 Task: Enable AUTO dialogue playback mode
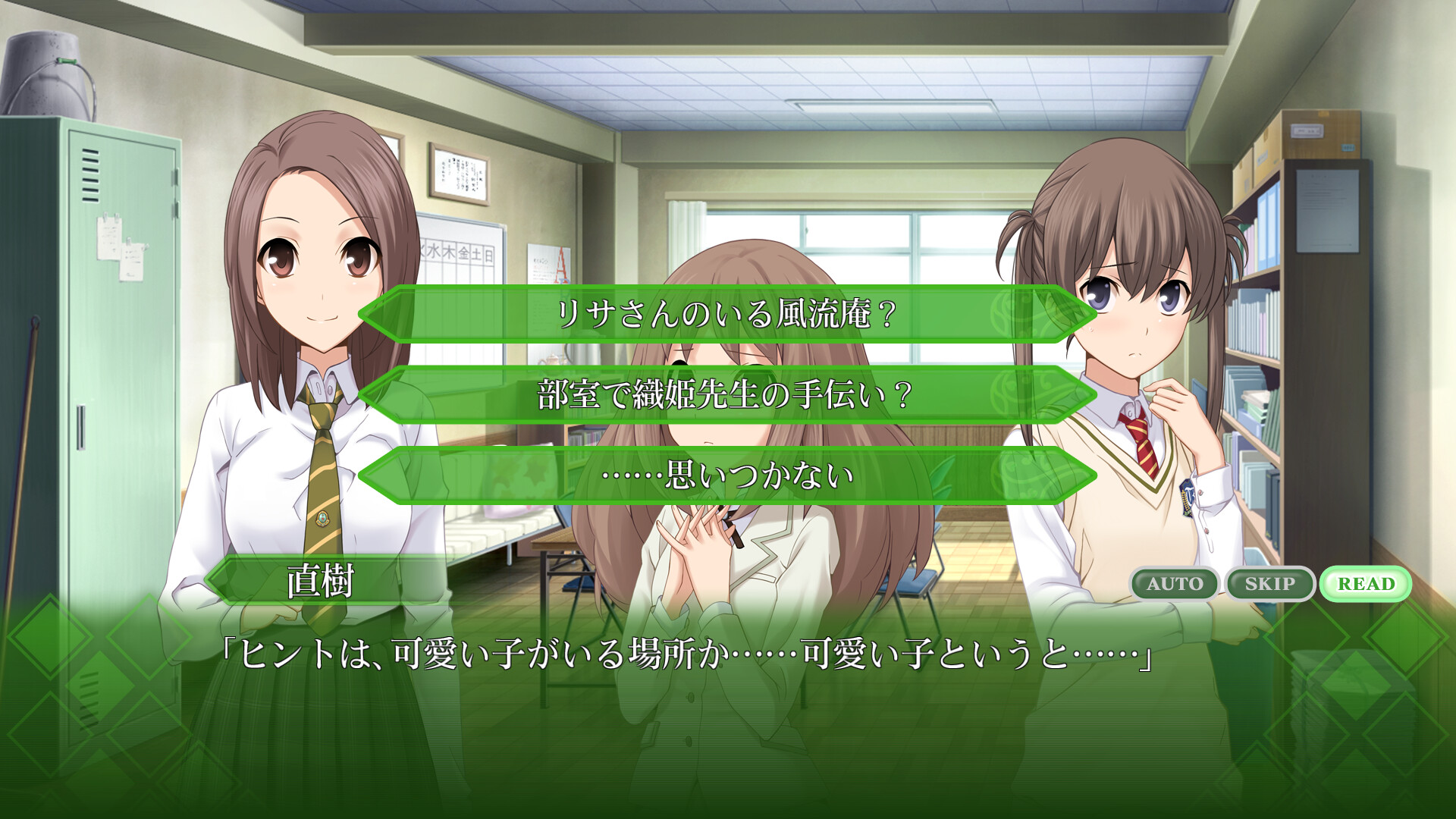tap(1176, 584)
